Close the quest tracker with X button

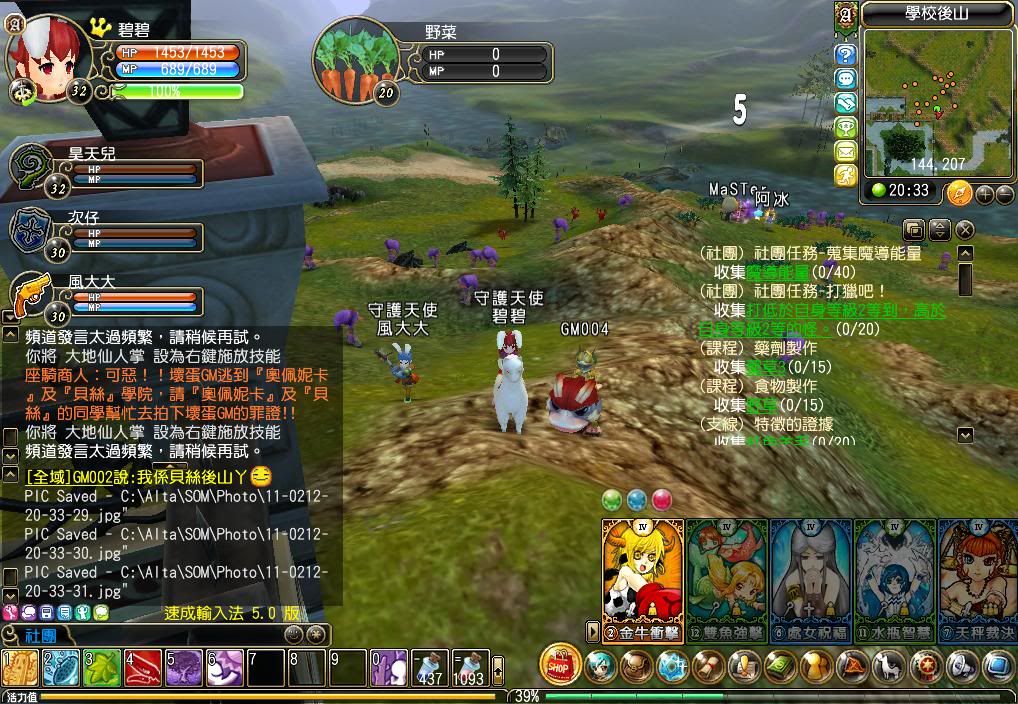pyautogui.click(x=964, y=230)
